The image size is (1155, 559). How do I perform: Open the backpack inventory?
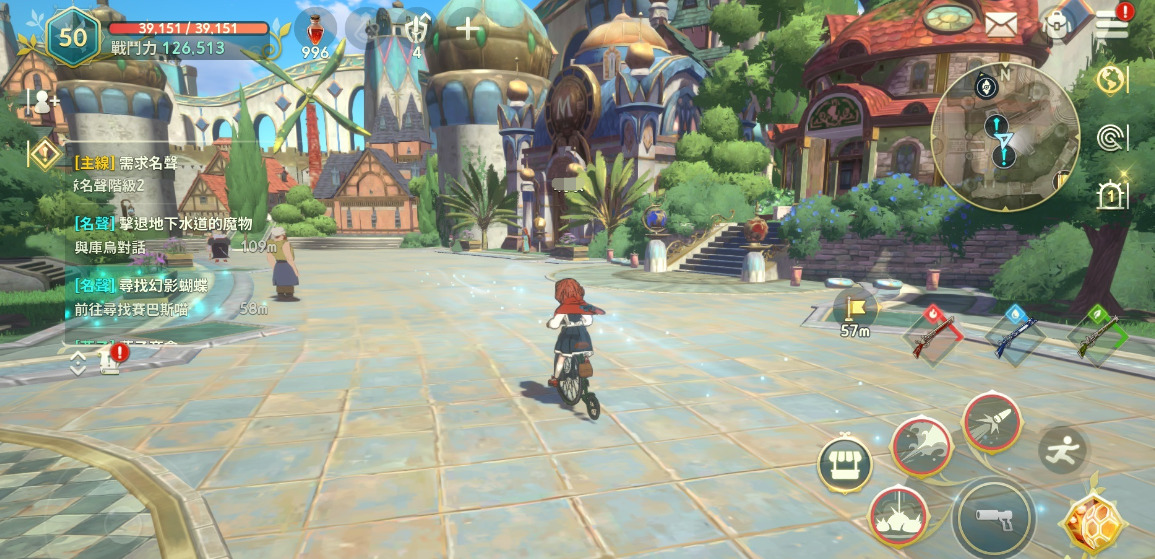click(1057, 25)
